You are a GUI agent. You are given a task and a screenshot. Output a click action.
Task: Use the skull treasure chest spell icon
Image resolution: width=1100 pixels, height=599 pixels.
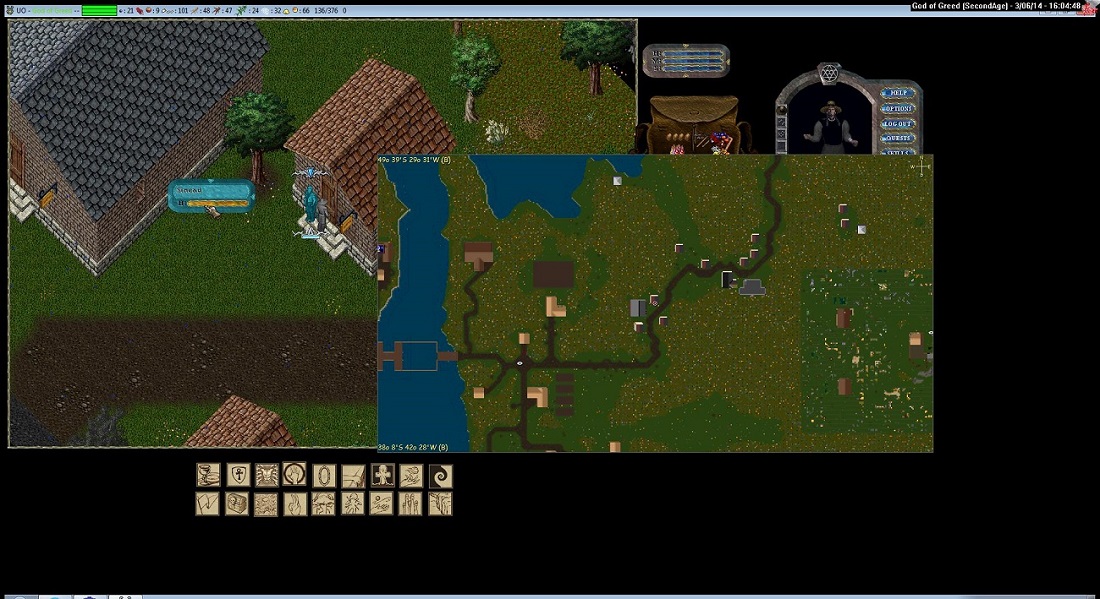pyautogui.click(x=238, y=504)
